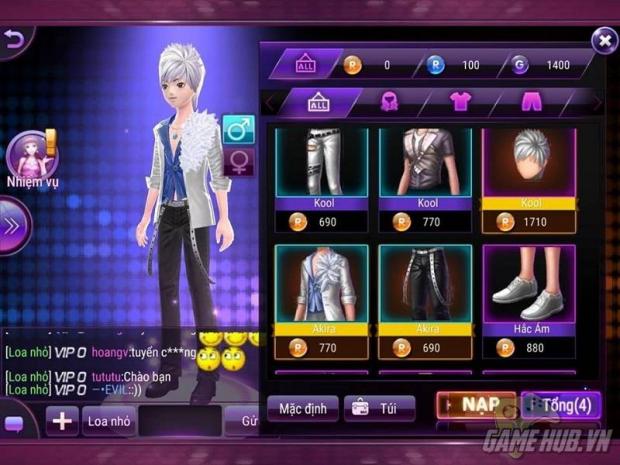
Task: Open the Túi bag button
Action: [379, 408]
